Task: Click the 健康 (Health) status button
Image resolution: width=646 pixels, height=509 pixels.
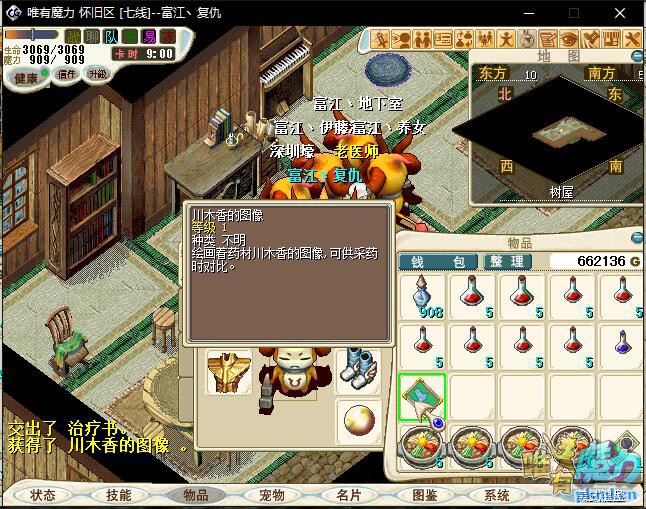Action: pyautogui.click(x=26, y=77)
